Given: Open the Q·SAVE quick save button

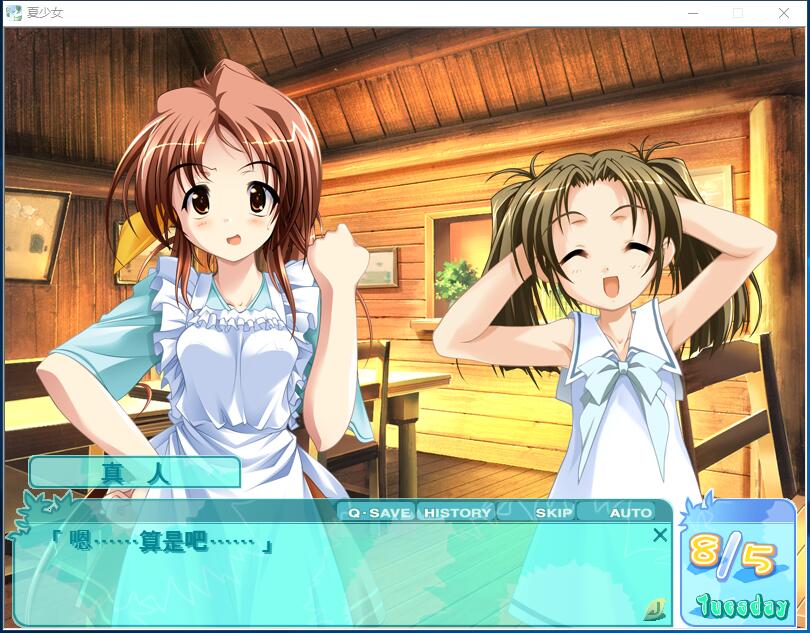Looking at the screenshot, I should (378, 512).
